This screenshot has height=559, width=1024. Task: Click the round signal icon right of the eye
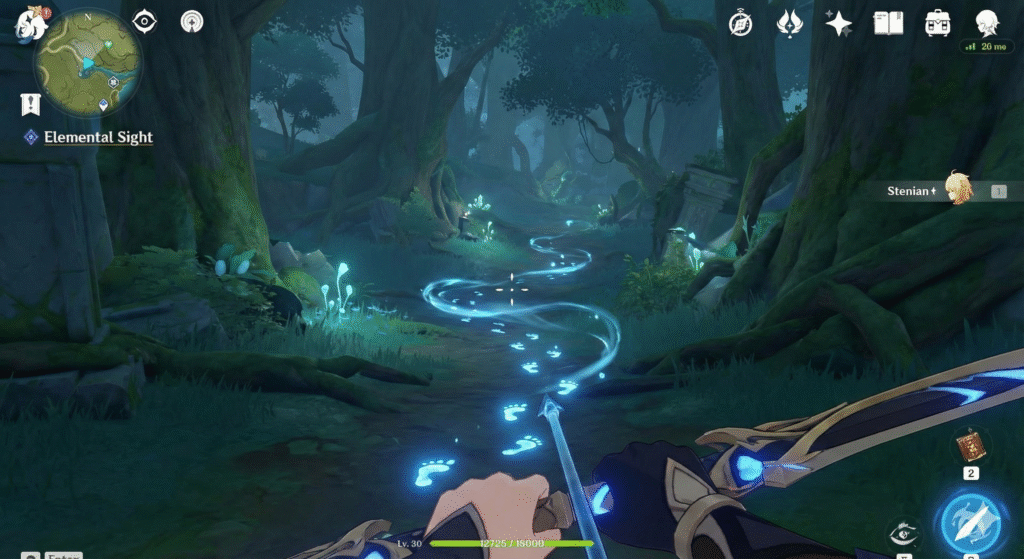tap(192, 21)
